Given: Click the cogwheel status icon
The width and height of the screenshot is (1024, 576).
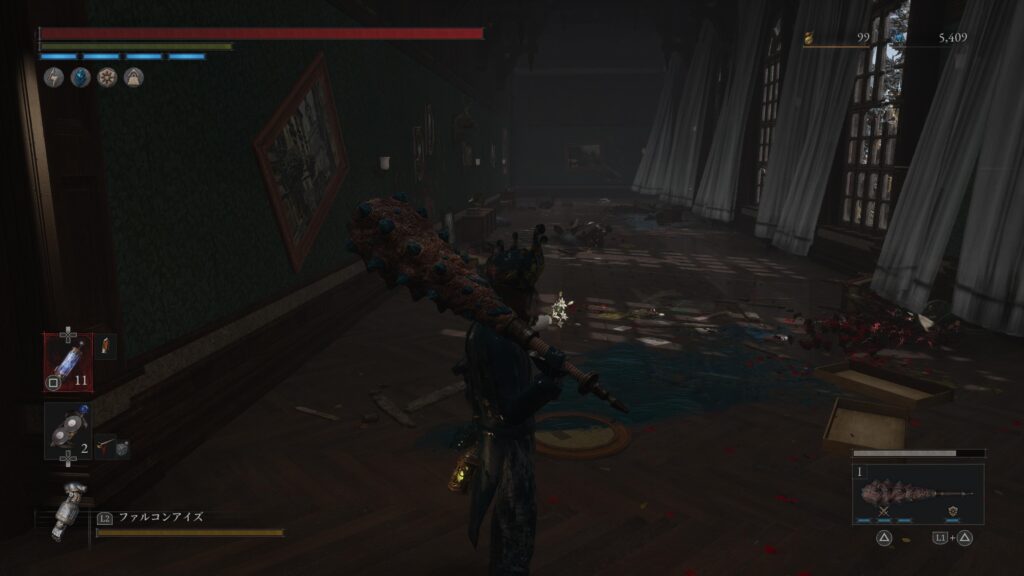Looking at the screenshot, I should (x=107, y=77).
